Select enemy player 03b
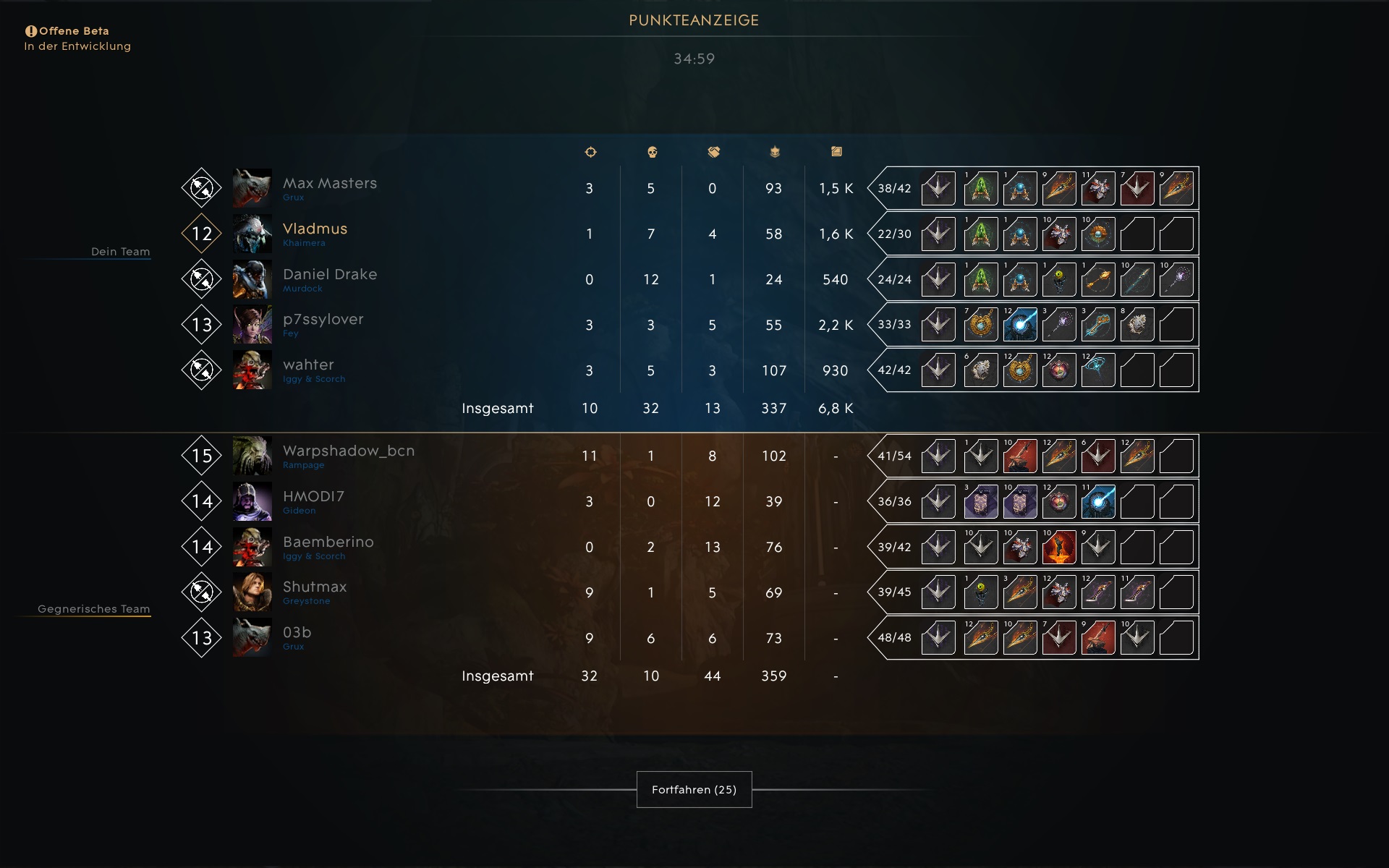The width and height of the screenshot is (1389, 868). [297, 633]
